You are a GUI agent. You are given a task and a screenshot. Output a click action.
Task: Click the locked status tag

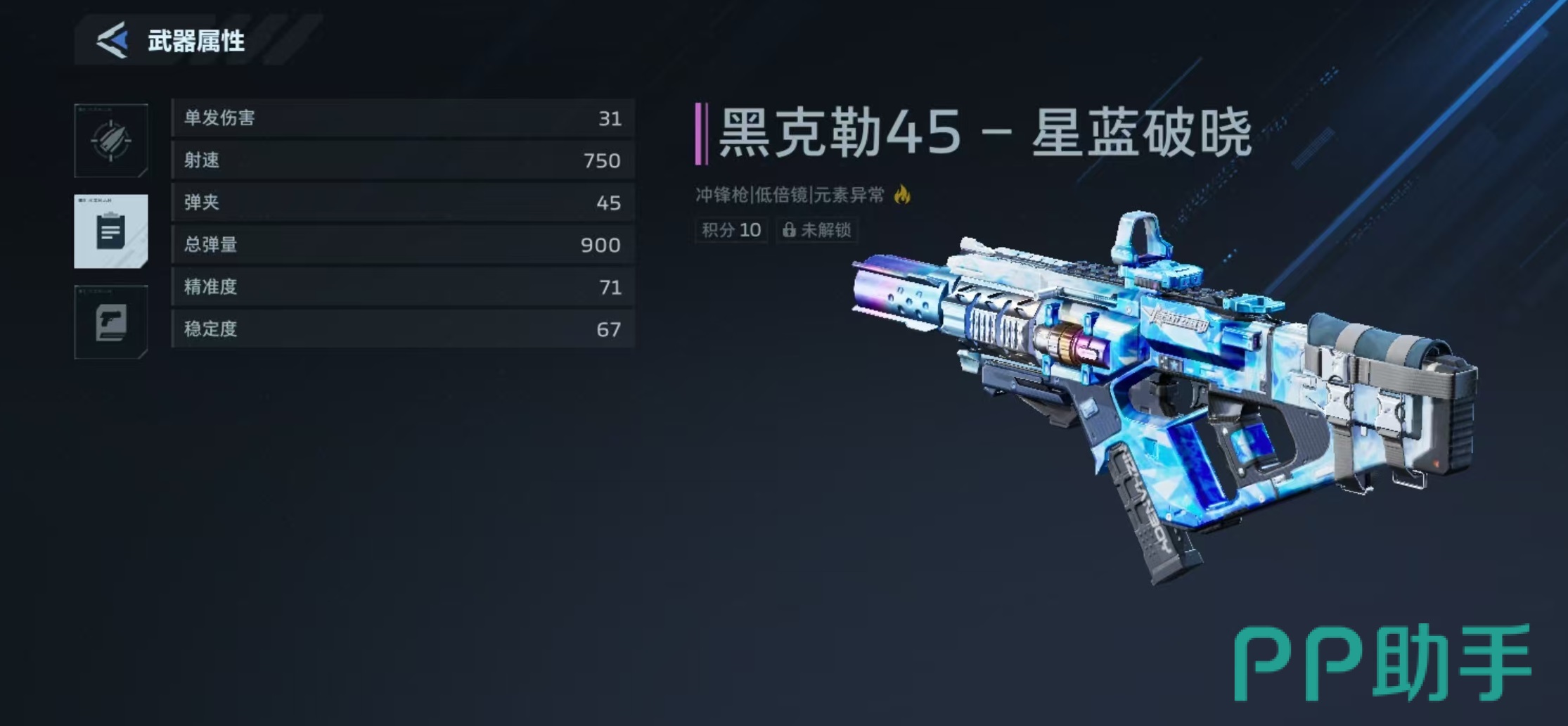(x=817, y=230)
